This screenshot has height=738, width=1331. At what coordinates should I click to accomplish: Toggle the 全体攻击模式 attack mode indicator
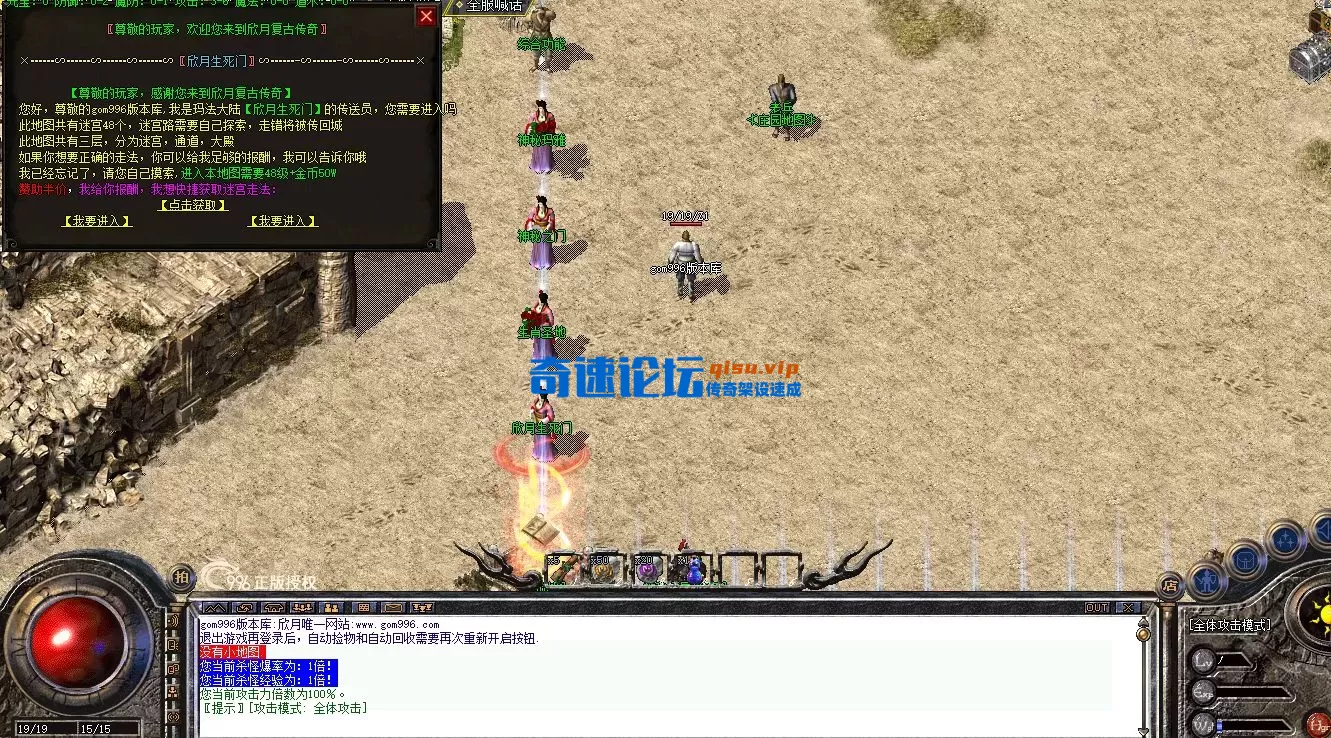(x=1230, y=624)
